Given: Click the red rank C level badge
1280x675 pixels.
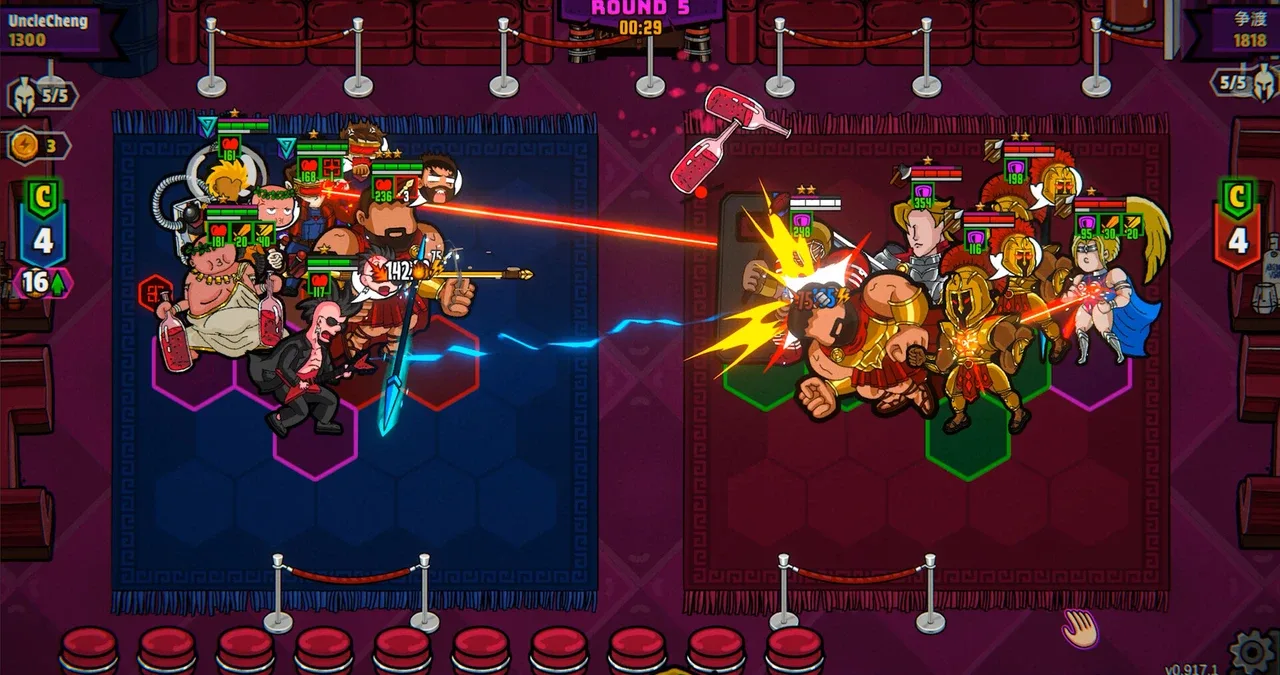Looking at the screenshot, I should coord(1238,222).
